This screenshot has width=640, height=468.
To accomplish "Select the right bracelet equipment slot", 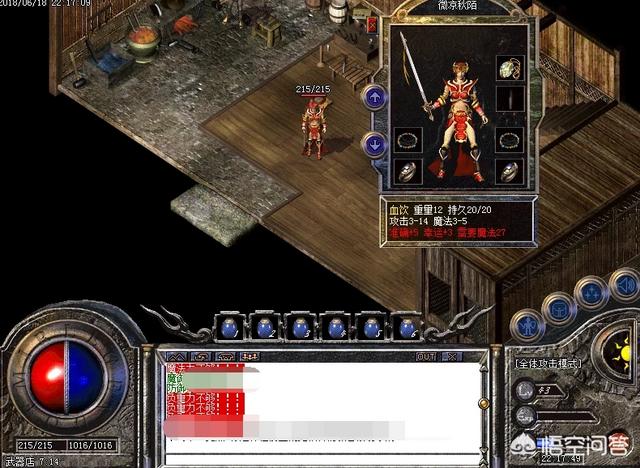I will 510,139.
